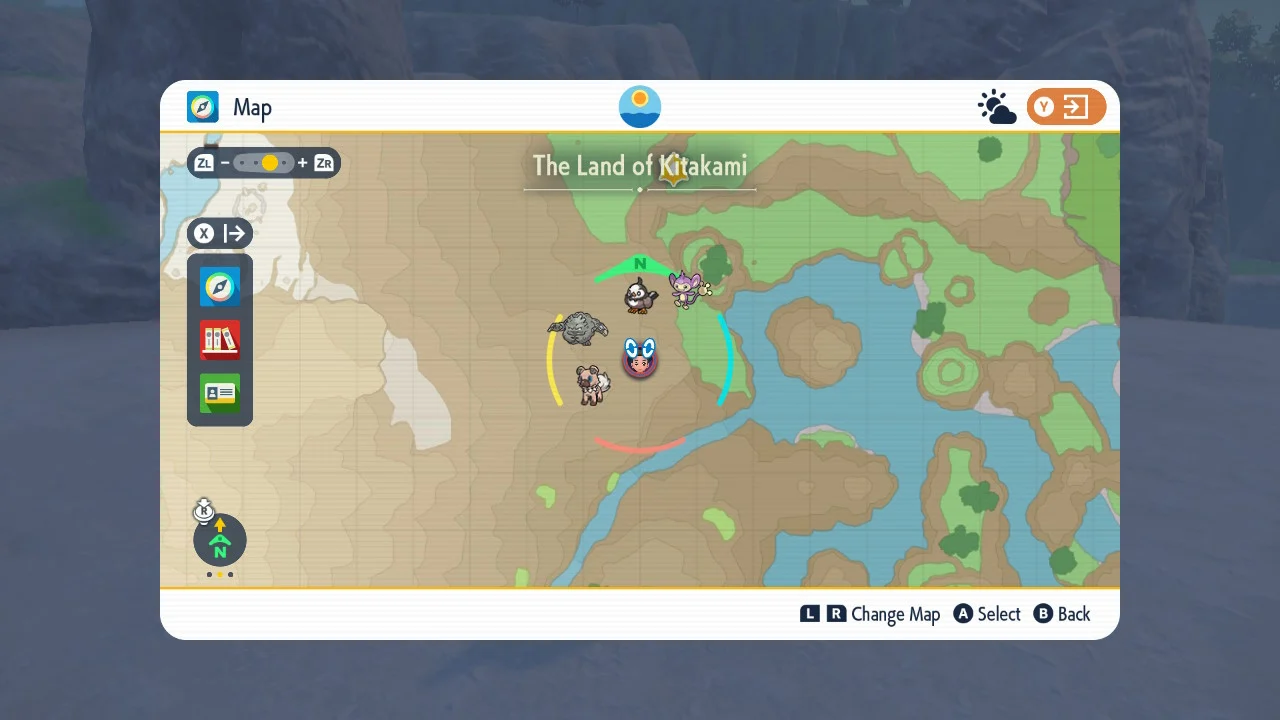The width and height of the screenshot is (1280, 720).
Task: Exit the map with the orange Y button
Action: pyautogui.click(x=1066, y=106)
